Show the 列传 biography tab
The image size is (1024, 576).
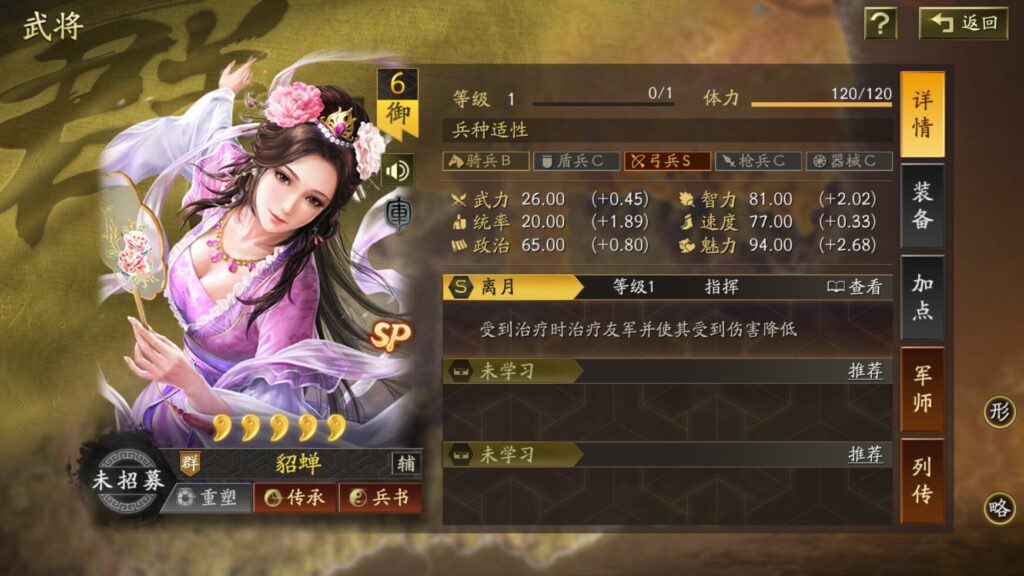point(922,480)
